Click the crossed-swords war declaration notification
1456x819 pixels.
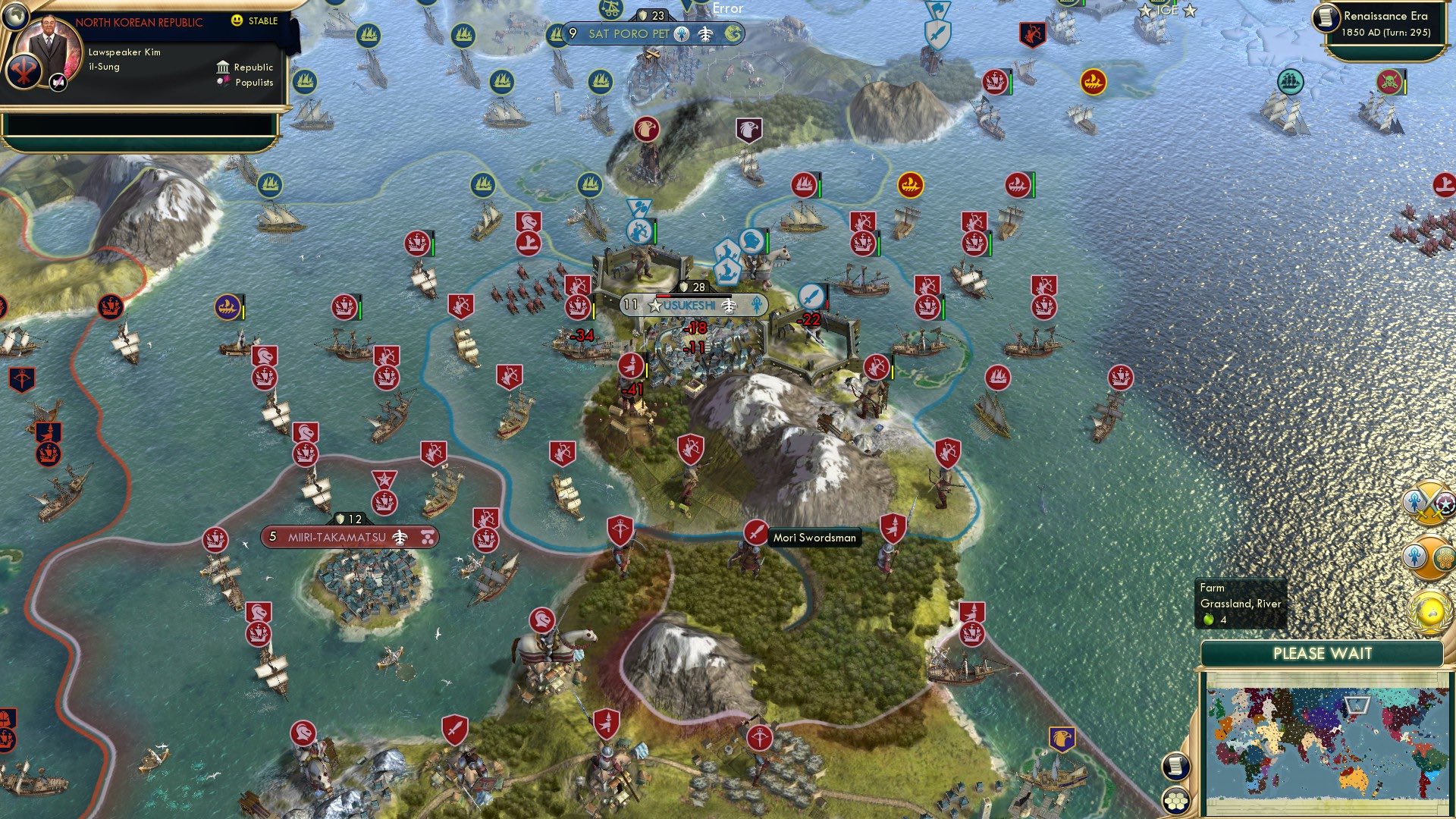[1429, 503]
